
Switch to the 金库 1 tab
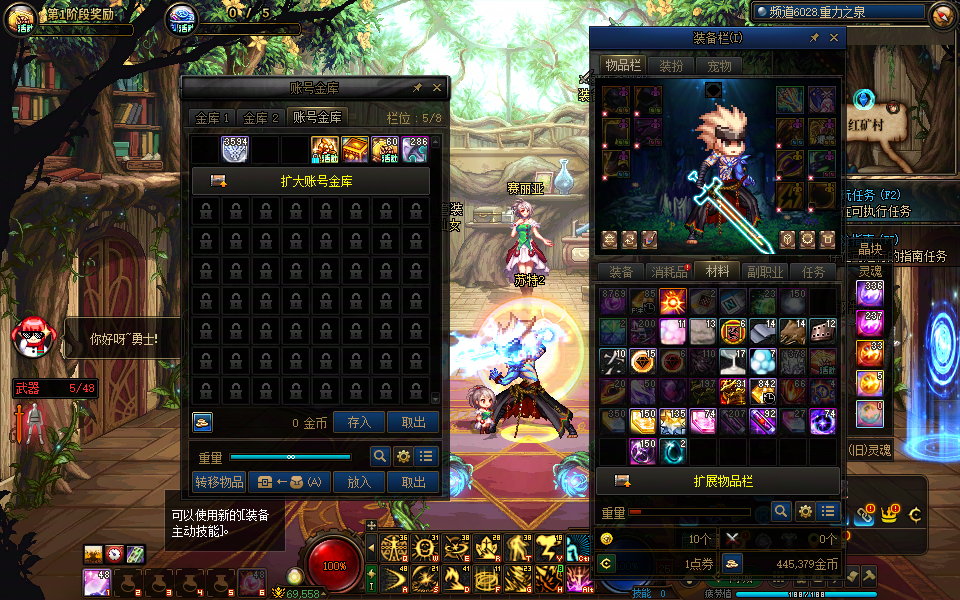click(212, 118)
